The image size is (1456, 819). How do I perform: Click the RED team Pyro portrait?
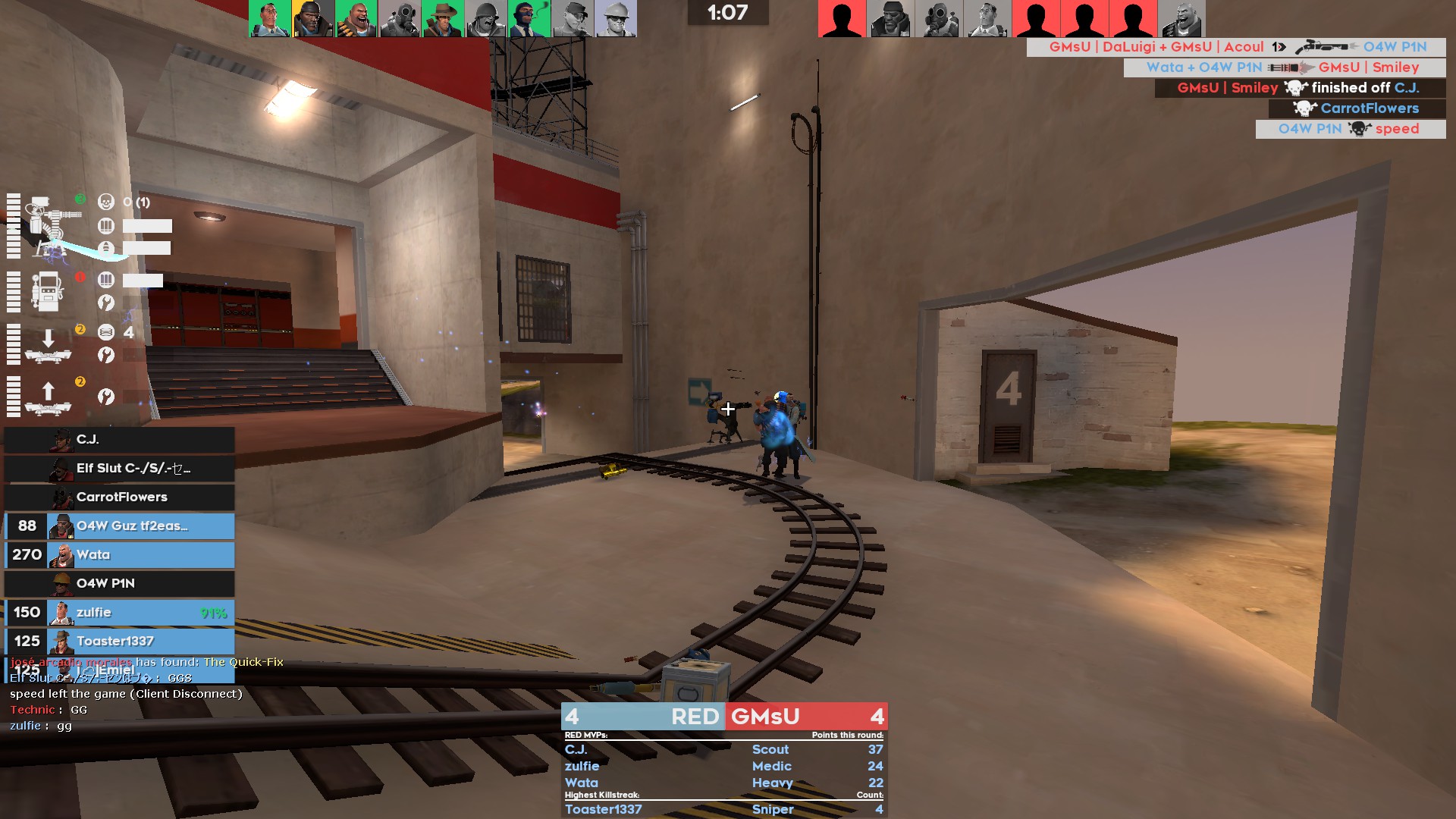tap(939, 19)
